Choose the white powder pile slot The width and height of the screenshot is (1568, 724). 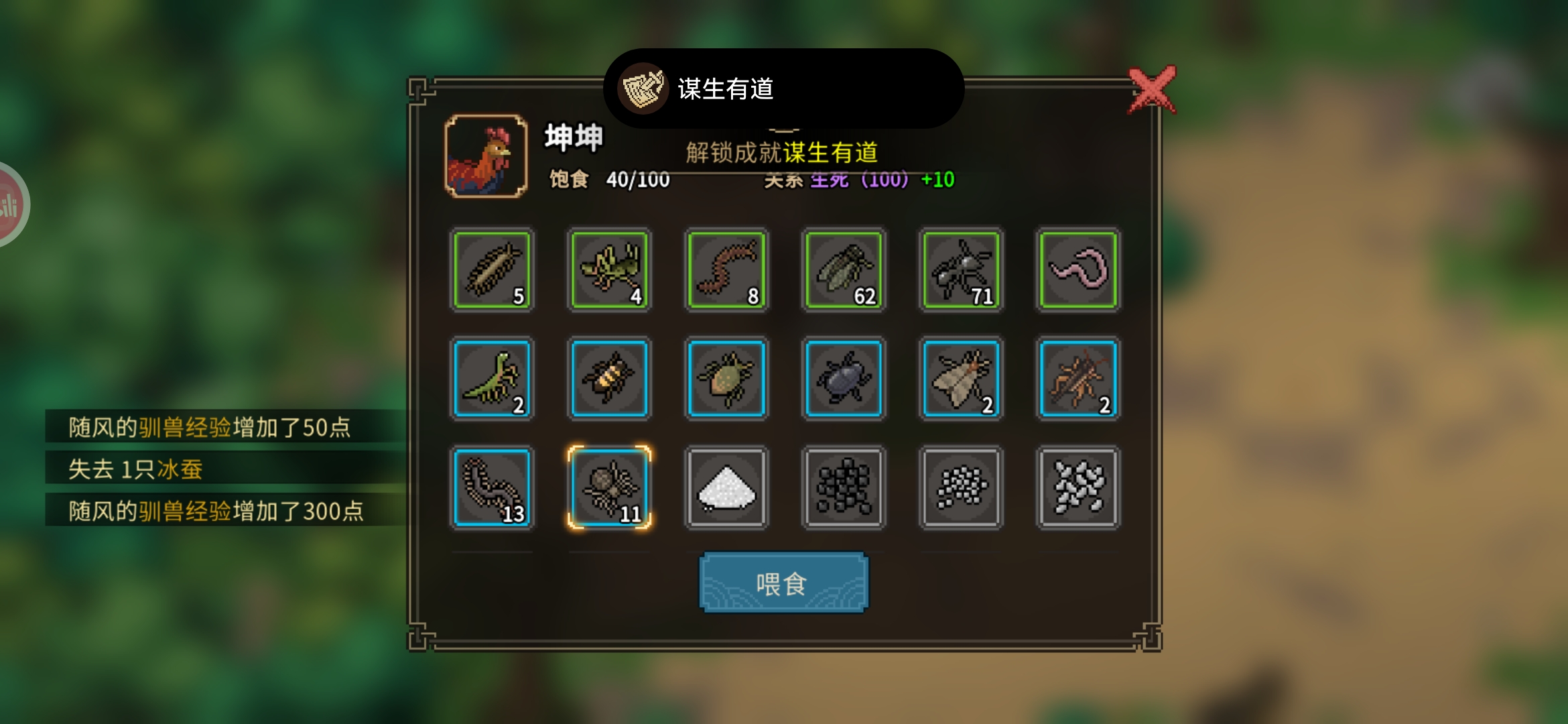click(x=726, y=487)
